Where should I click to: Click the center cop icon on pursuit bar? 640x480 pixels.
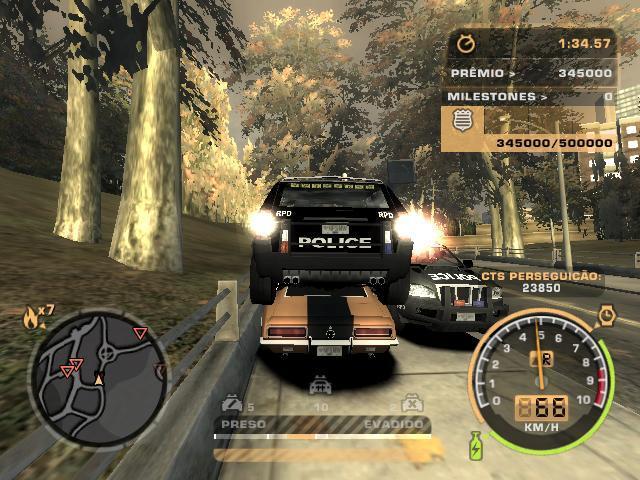[321, 385]
